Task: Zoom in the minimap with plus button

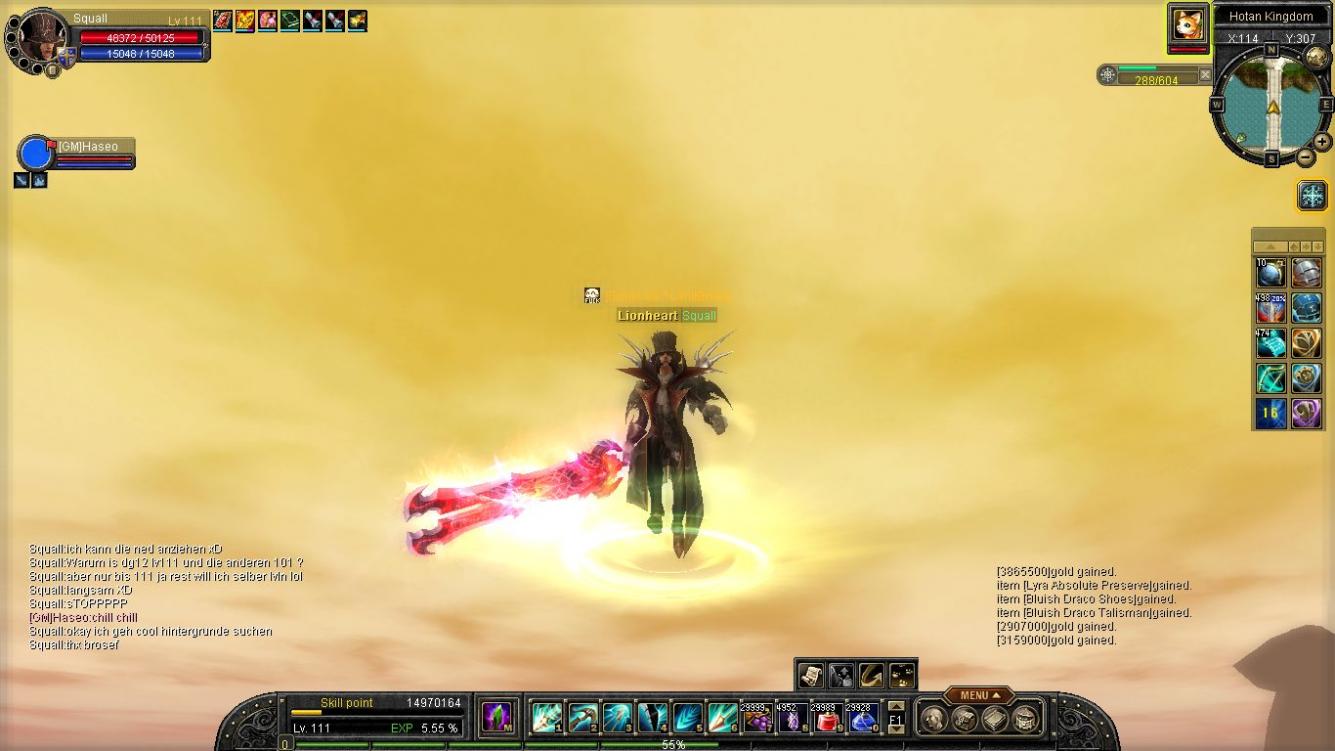Action: tap(1322, 142)
